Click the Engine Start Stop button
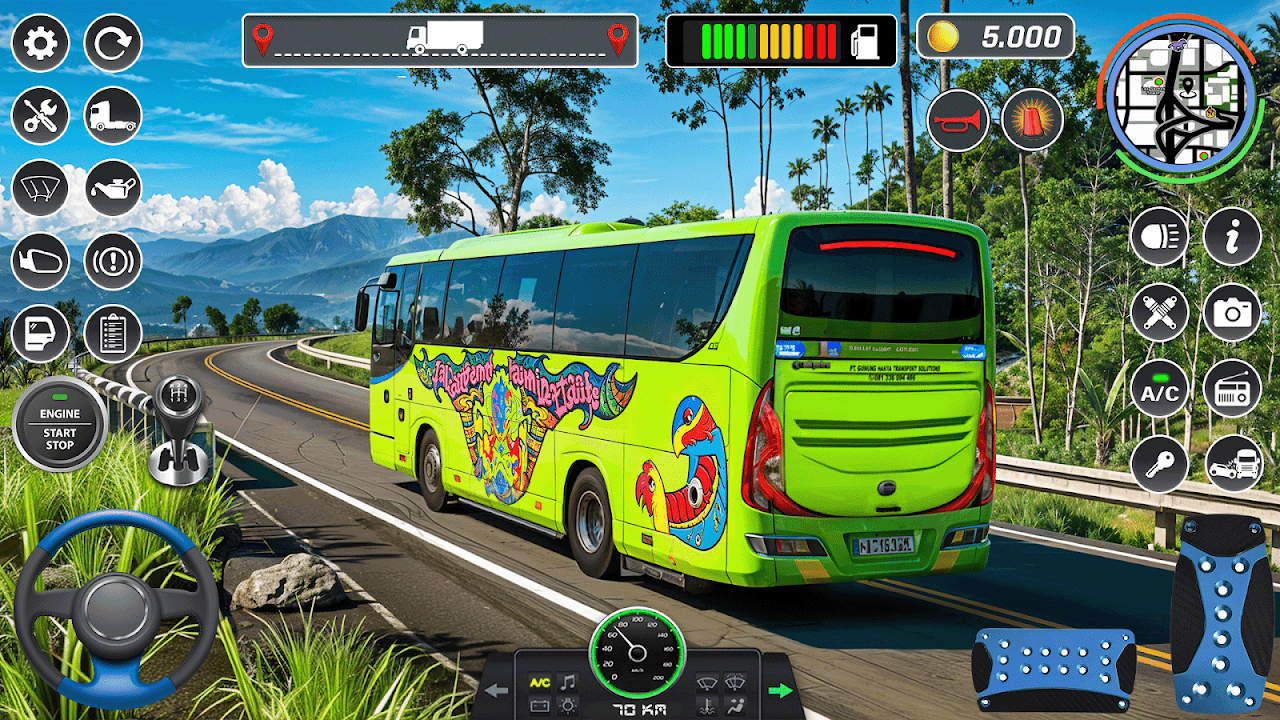1280x720 pixels. pyautogui.click(x=59, y=424)
